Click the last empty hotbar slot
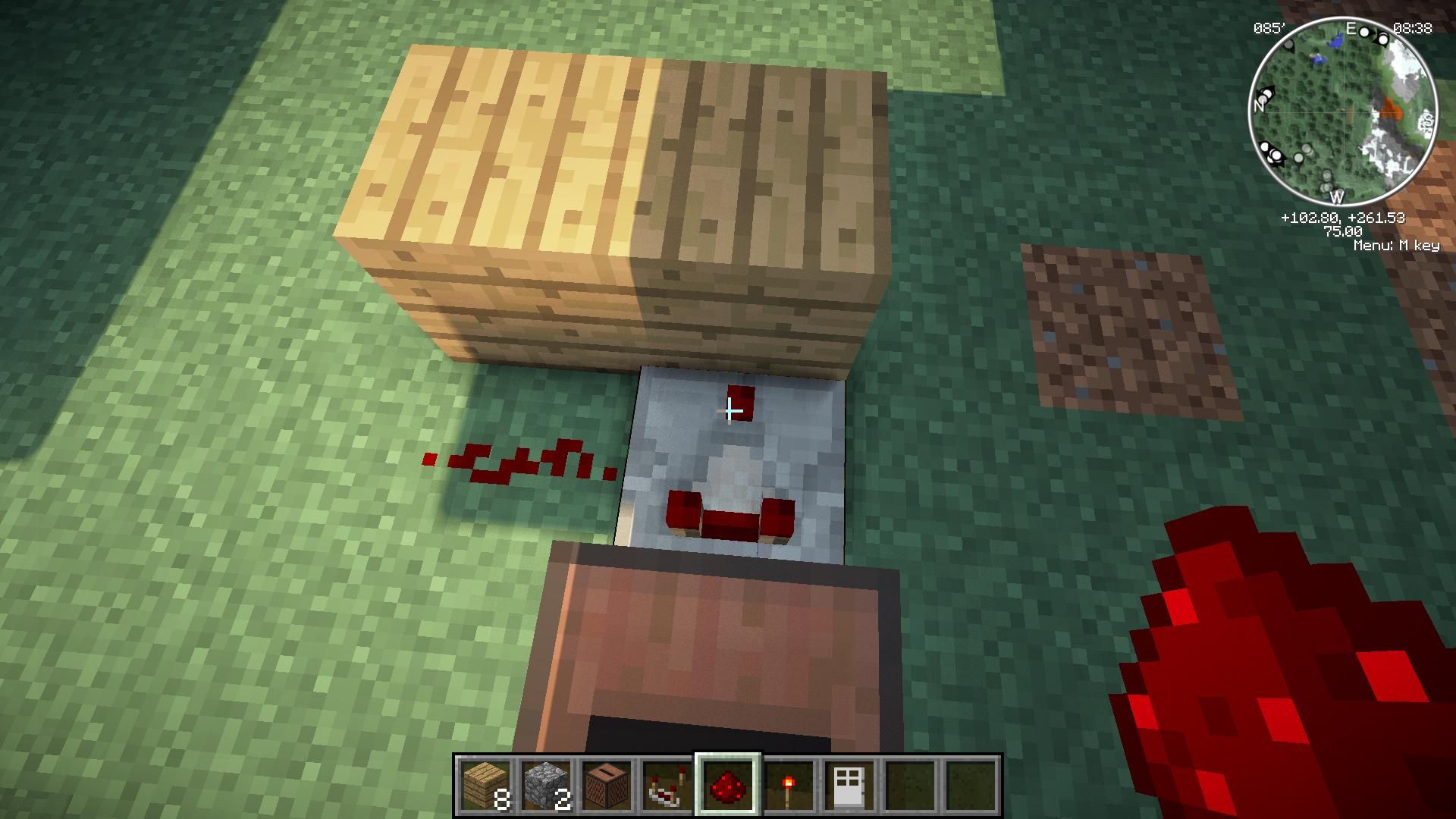The height and width of the screenshot is (819, 1456). (x=973, y=786)
